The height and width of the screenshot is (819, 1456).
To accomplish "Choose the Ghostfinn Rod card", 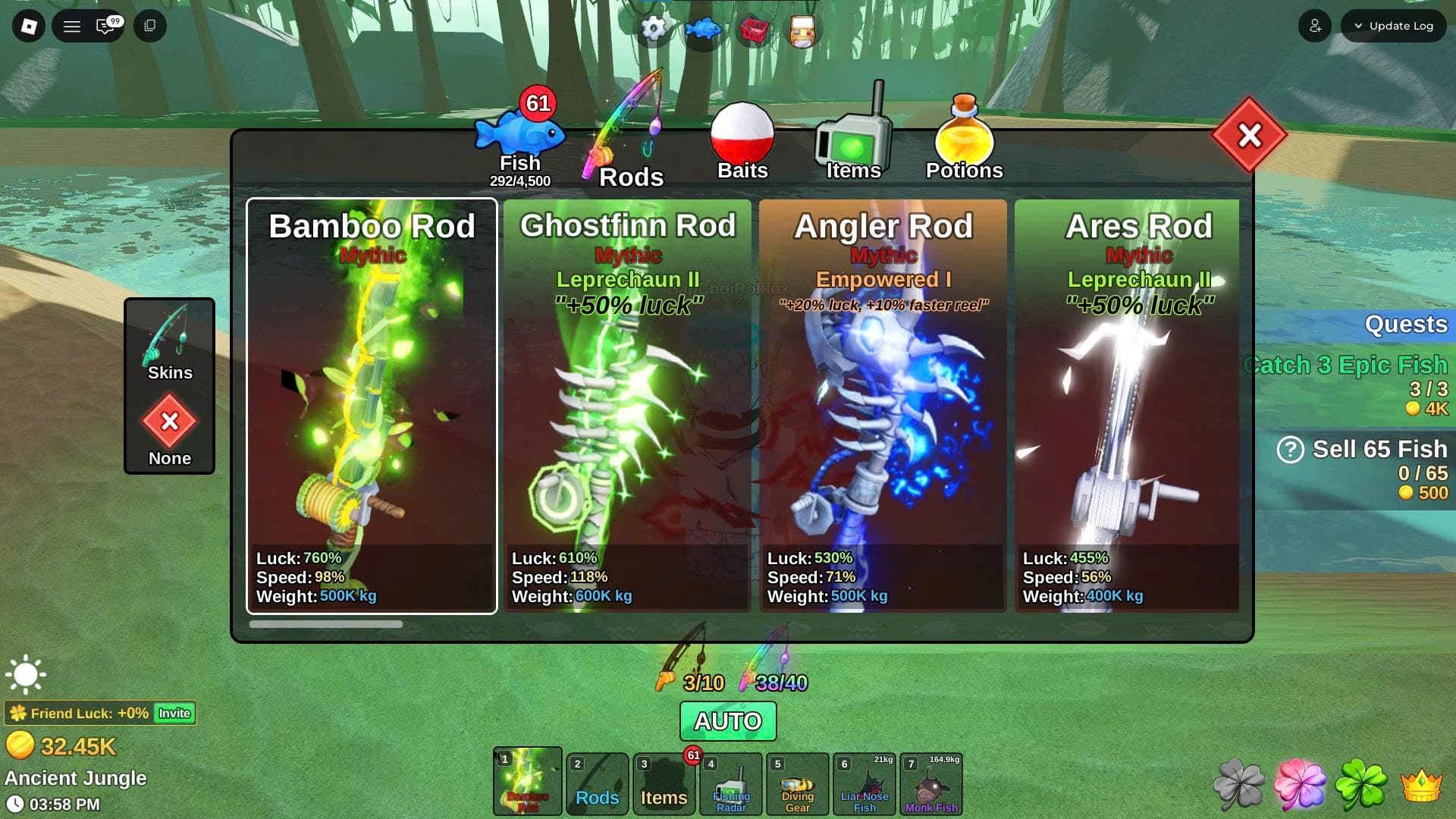I will tap(627, 406).
